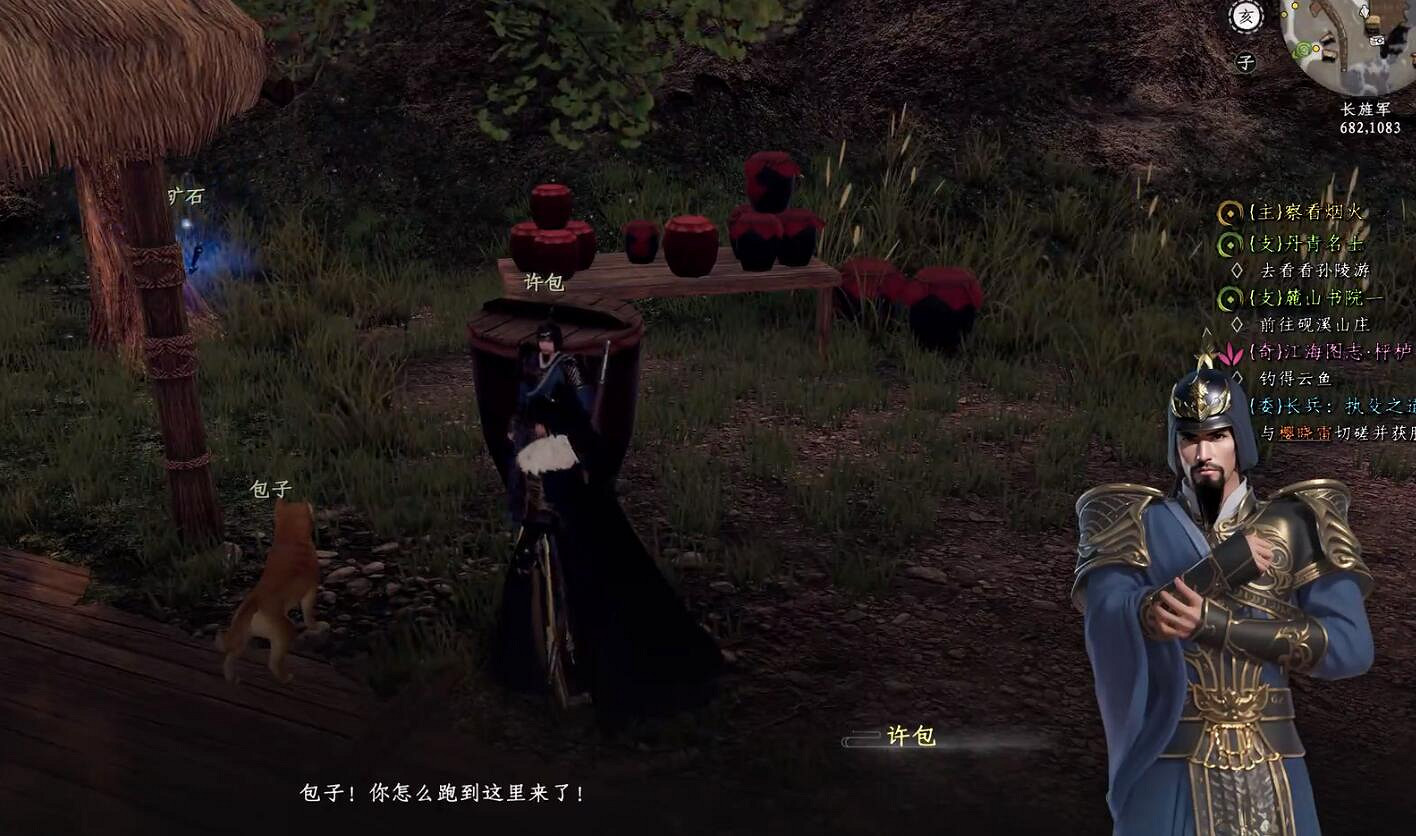Screen dimensions: 1416x836
Task: Toggle the diamond marker beside 去看看孙陵游
Action: point(1237,270)
